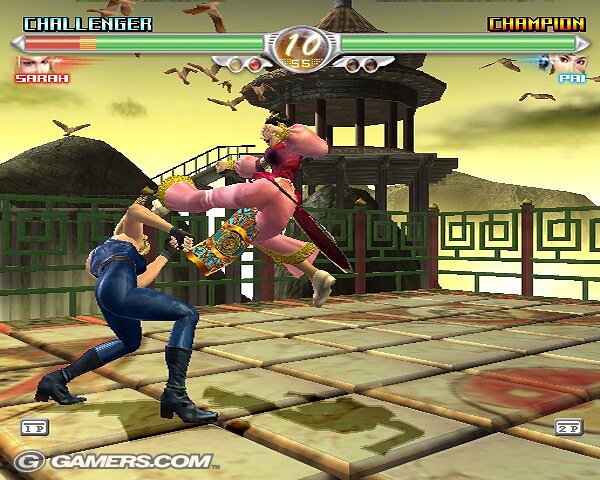Viewport: 600px width, 480px height.
Task: Select the 2P player badge
Action: point(569,427)
